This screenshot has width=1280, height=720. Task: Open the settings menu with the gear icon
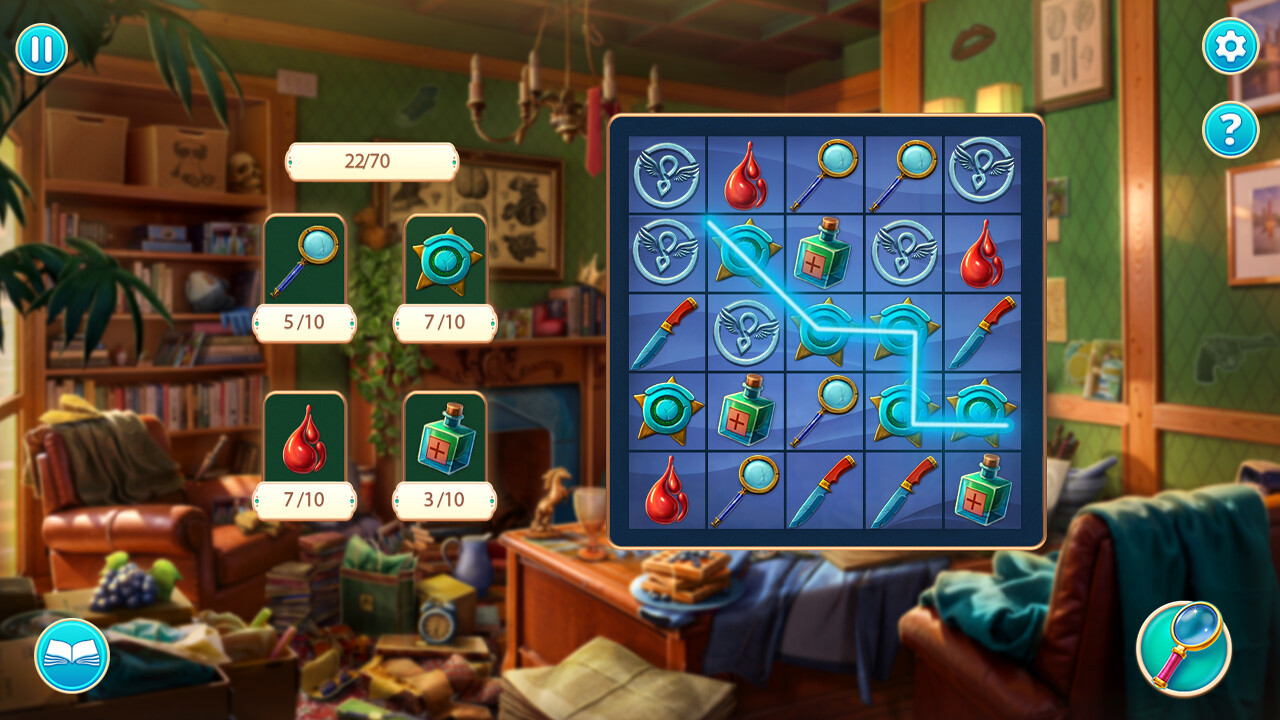[x=1229, y=47]
